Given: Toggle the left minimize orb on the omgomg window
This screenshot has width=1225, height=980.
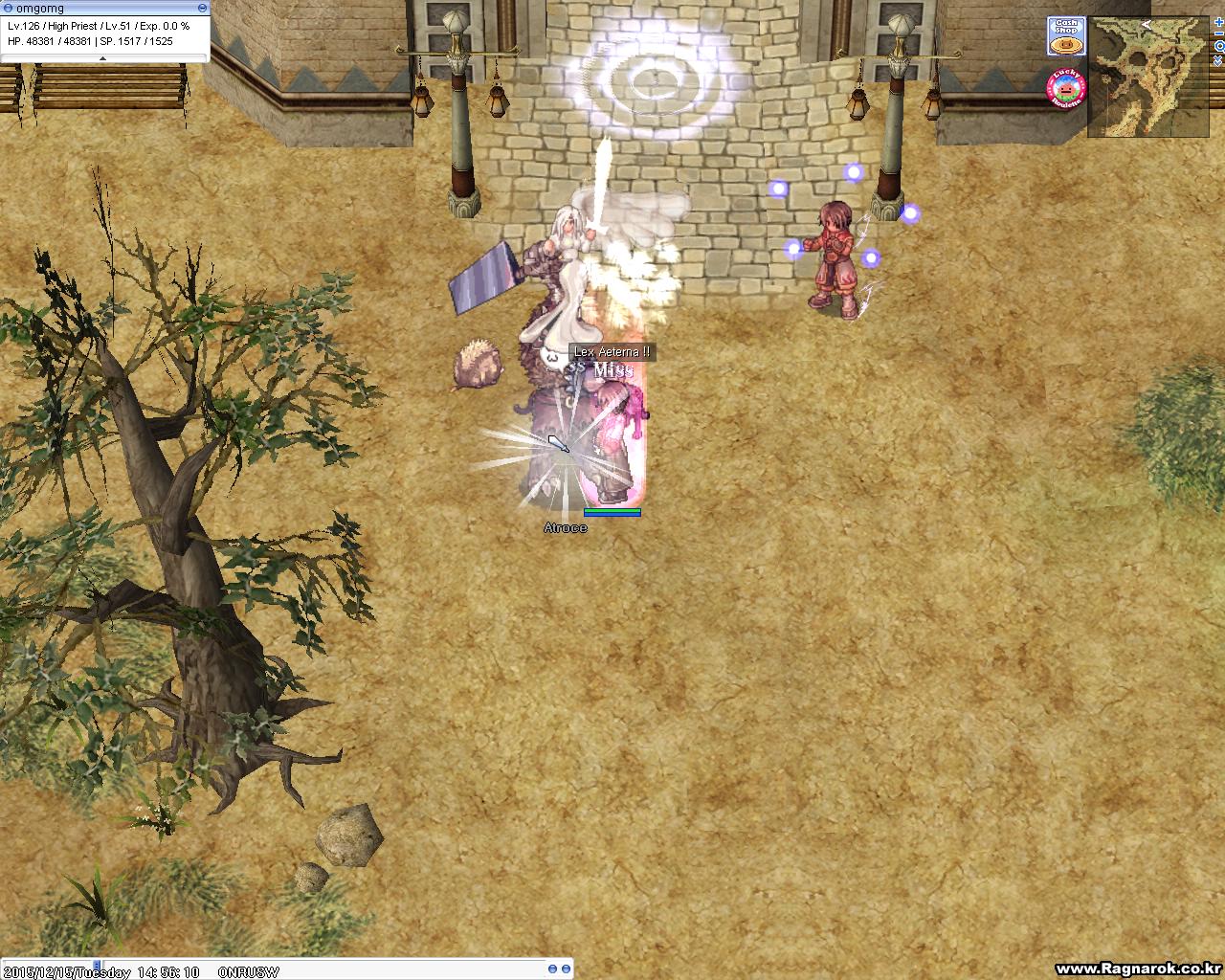Looking at the screenshot, I should [8, 8].
